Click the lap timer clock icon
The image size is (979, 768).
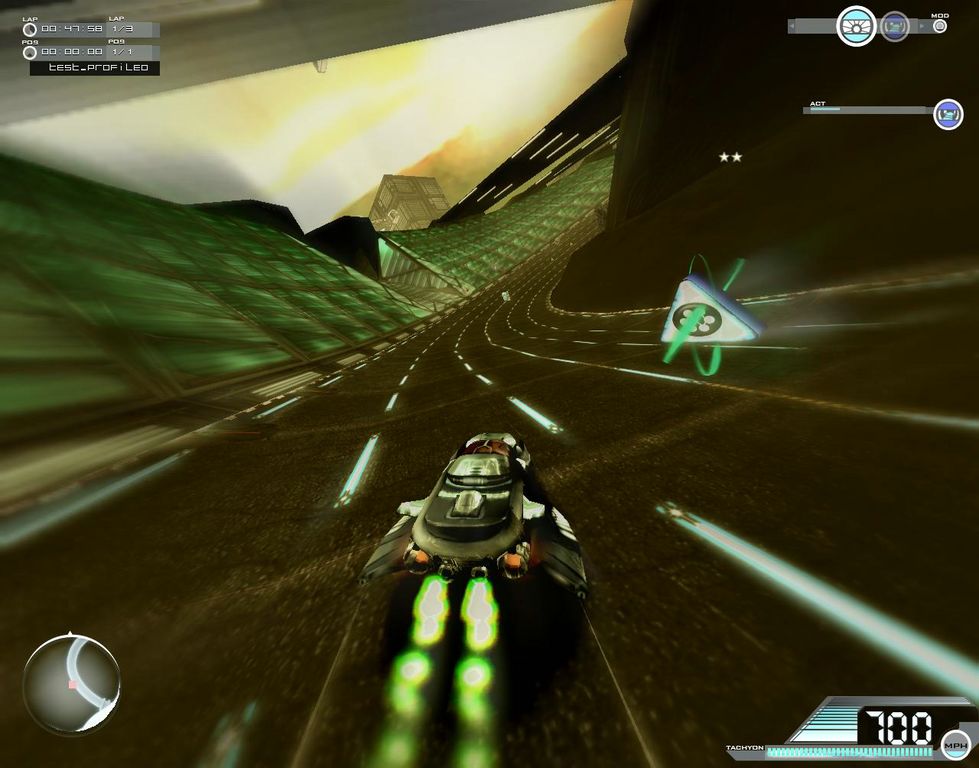30,30
